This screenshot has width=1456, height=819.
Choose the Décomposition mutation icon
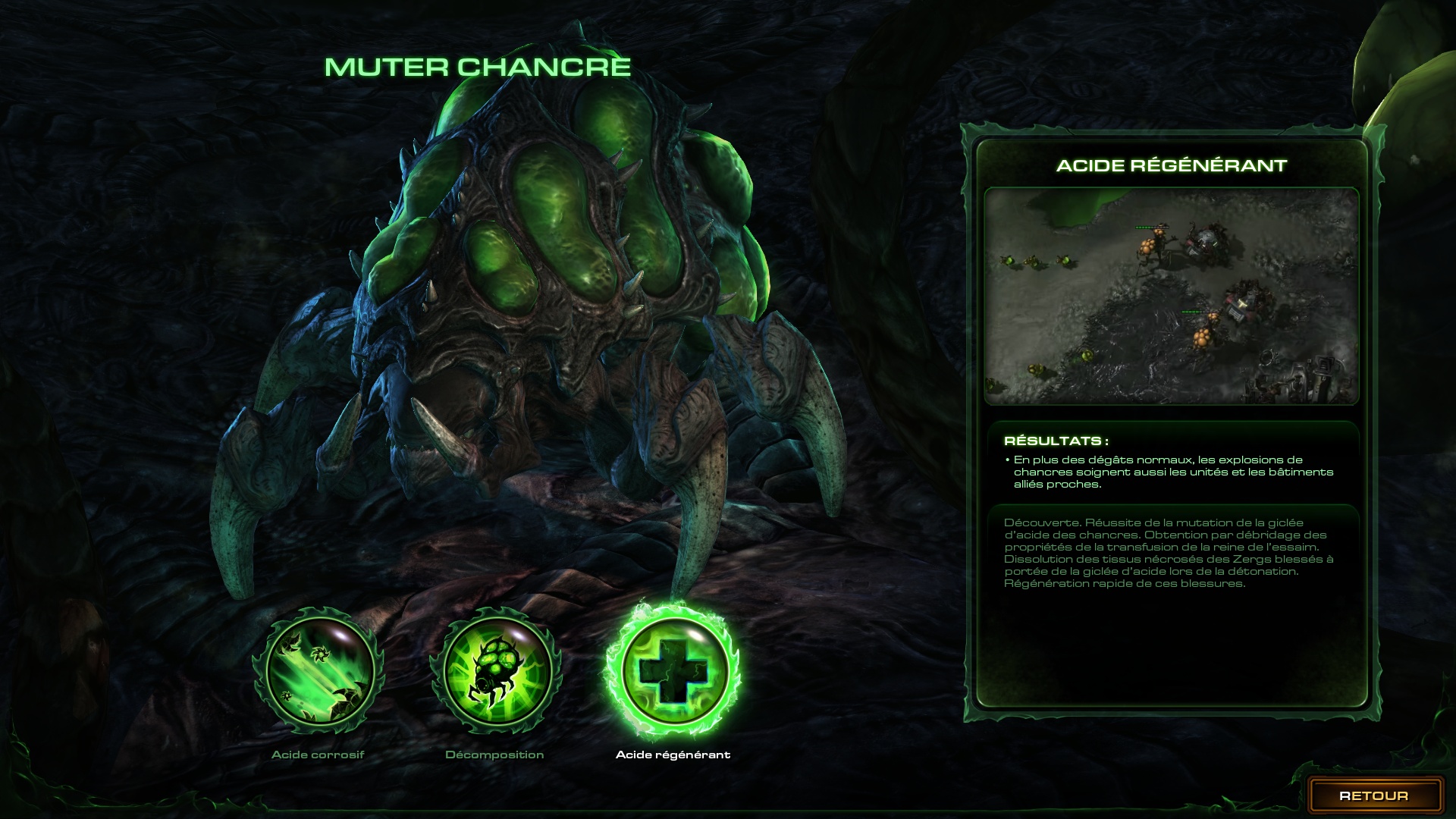coord(496,673)
